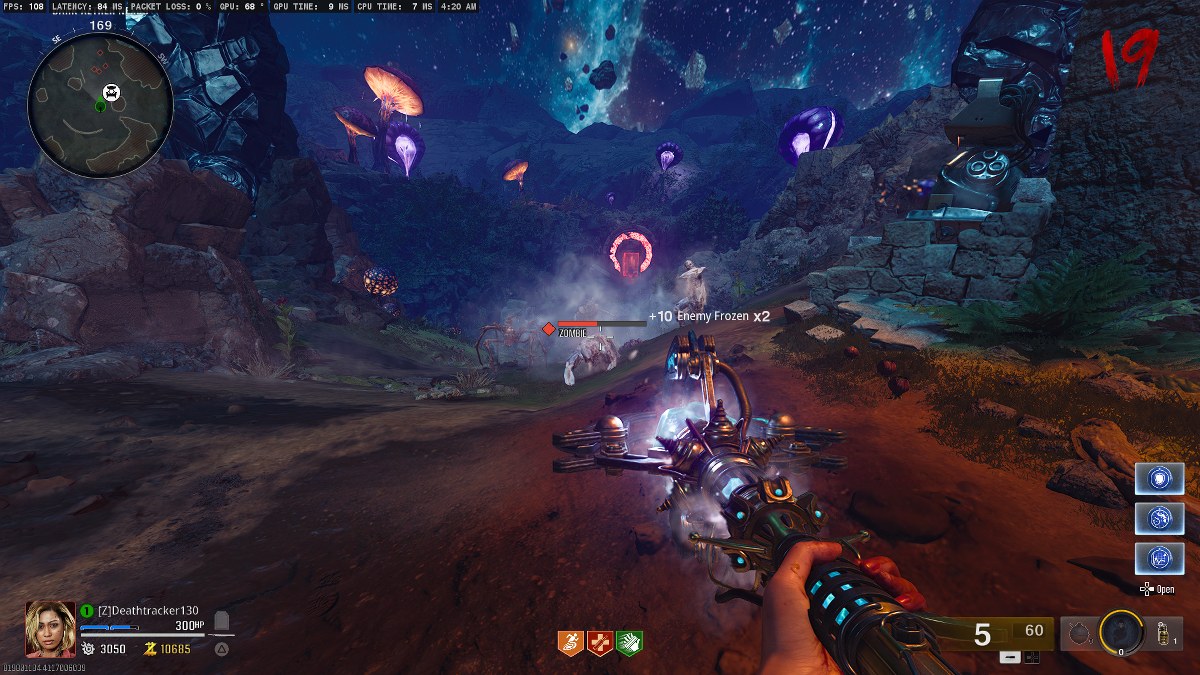
Task: Click the armor plate icon
Action: [x=223, y=622]
